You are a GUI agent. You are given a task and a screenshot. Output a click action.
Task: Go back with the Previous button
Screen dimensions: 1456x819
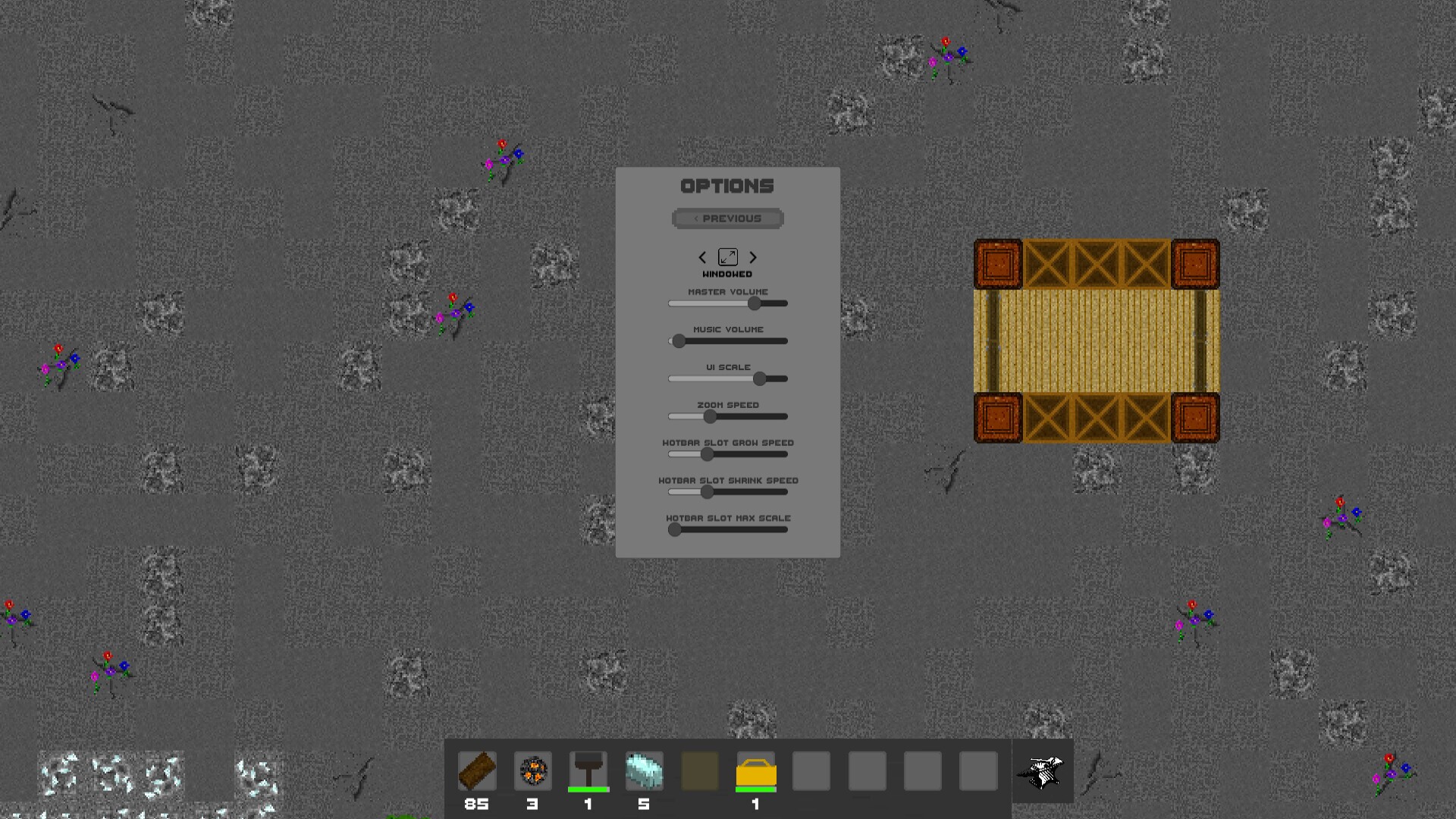tap(727, 218)
